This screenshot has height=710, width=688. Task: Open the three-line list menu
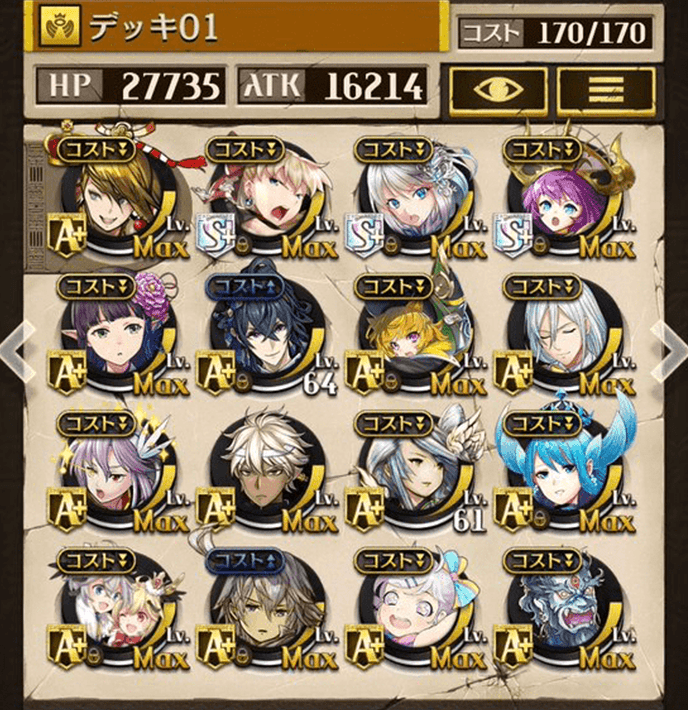pyautogui.click(x=606, y=90)
